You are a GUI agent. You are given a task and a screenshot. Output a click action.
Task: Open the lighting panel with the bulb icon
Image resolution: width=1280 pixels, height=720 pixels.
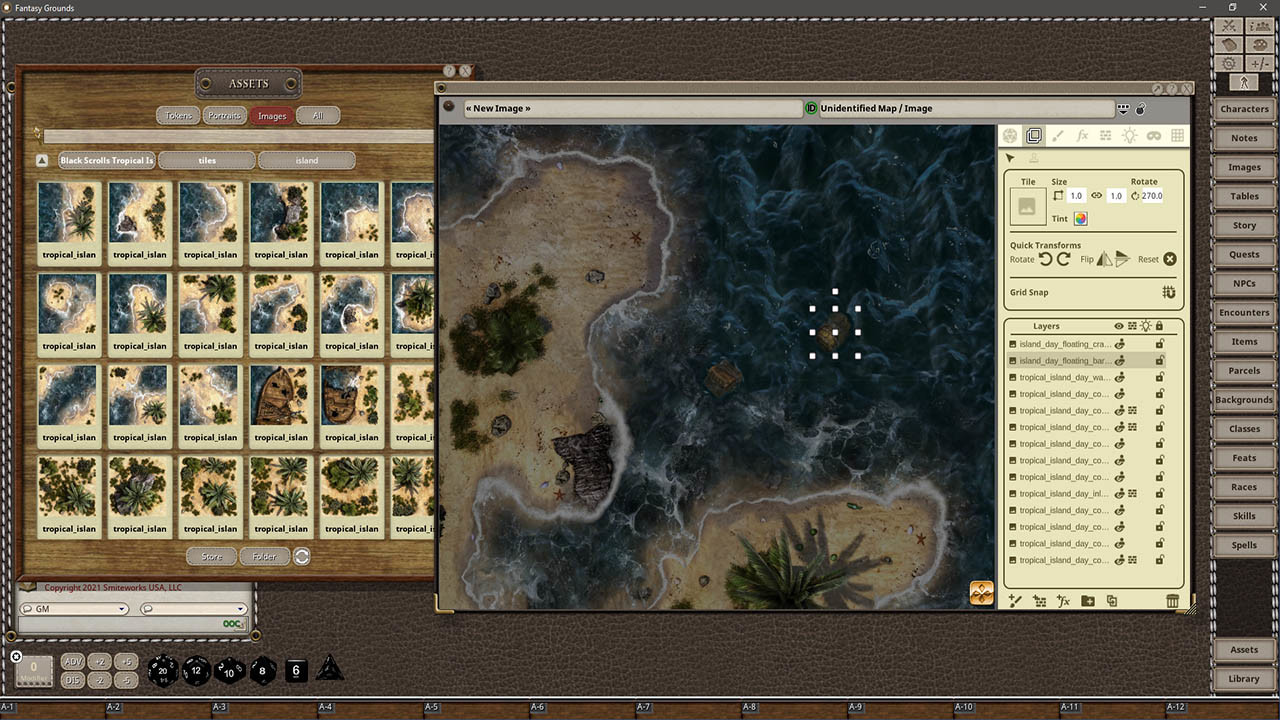[1129, 136]
